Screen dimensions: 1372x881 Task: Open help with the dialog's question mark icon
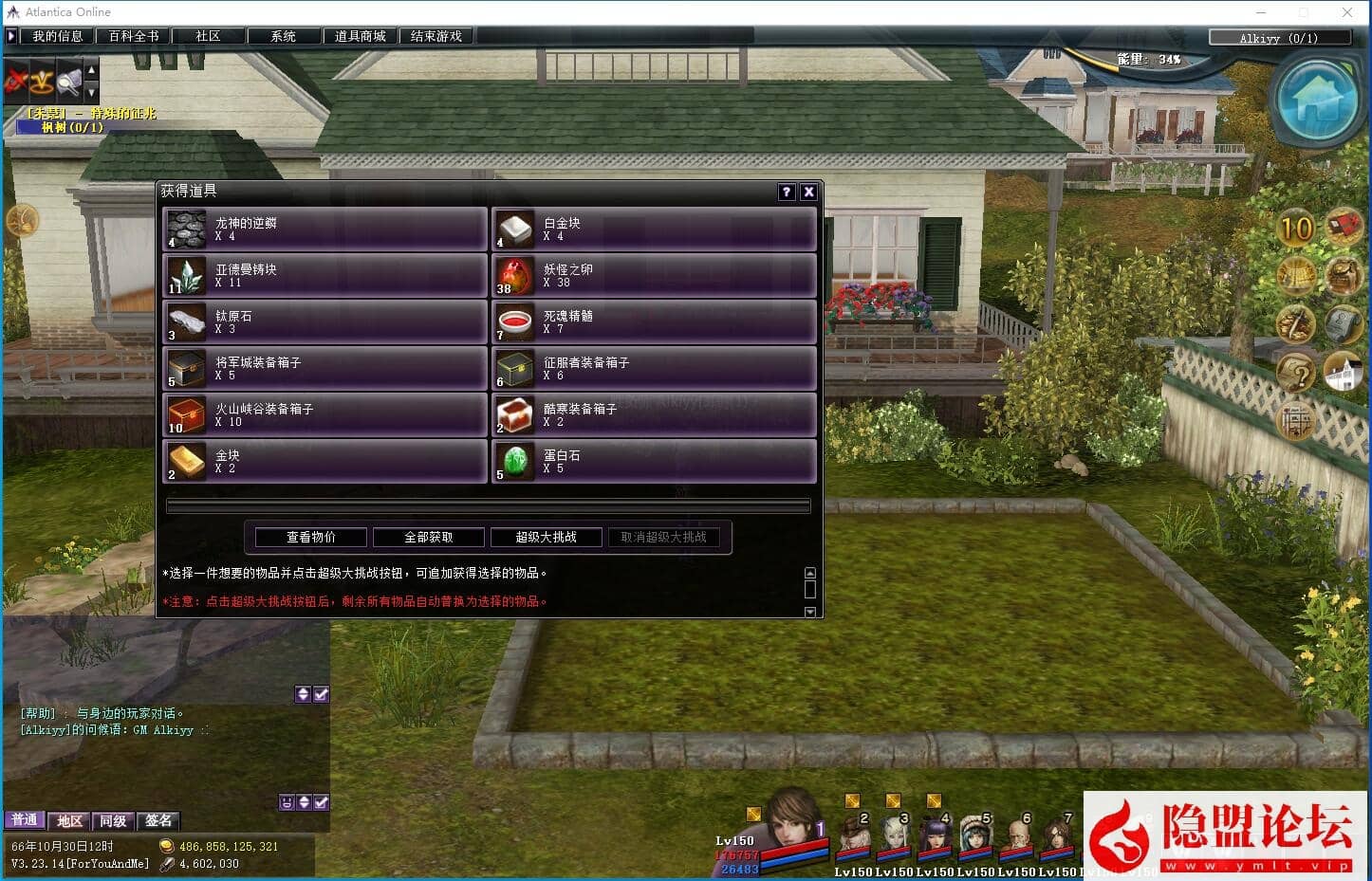[786, 192]
